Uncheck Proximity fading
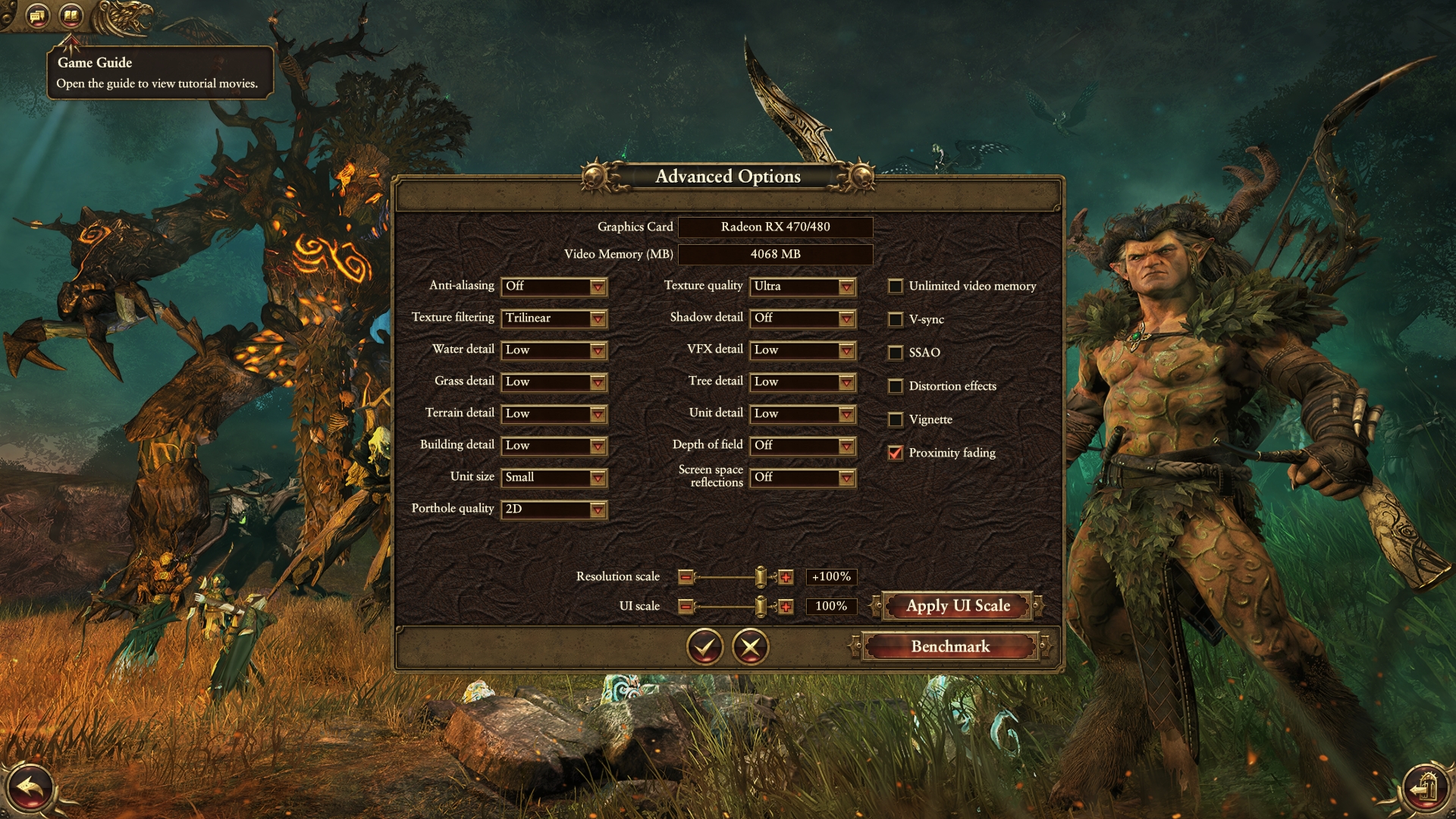This screenshot has height=819, width=1456. [x=896, y=453]
